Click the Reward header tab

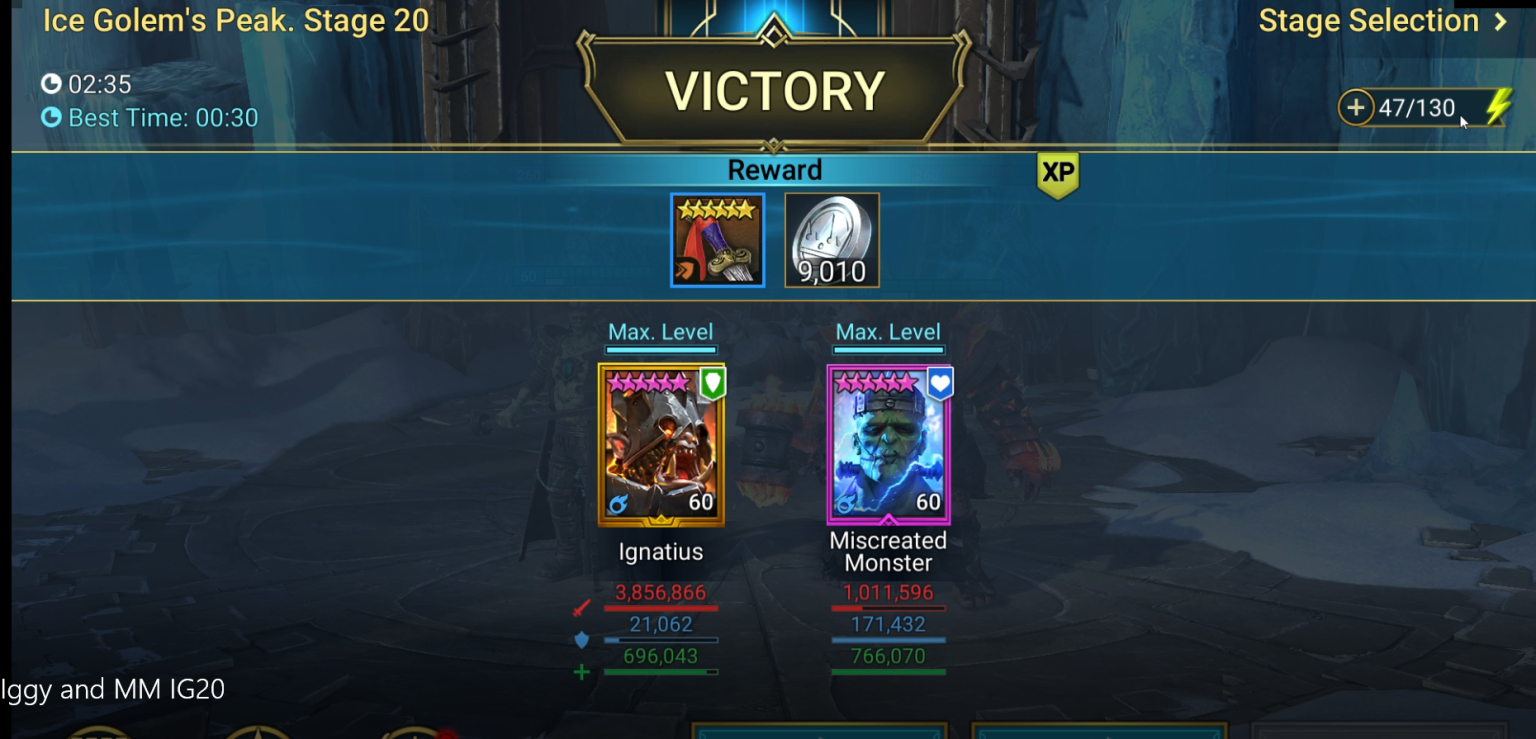(x=775, y=170)
